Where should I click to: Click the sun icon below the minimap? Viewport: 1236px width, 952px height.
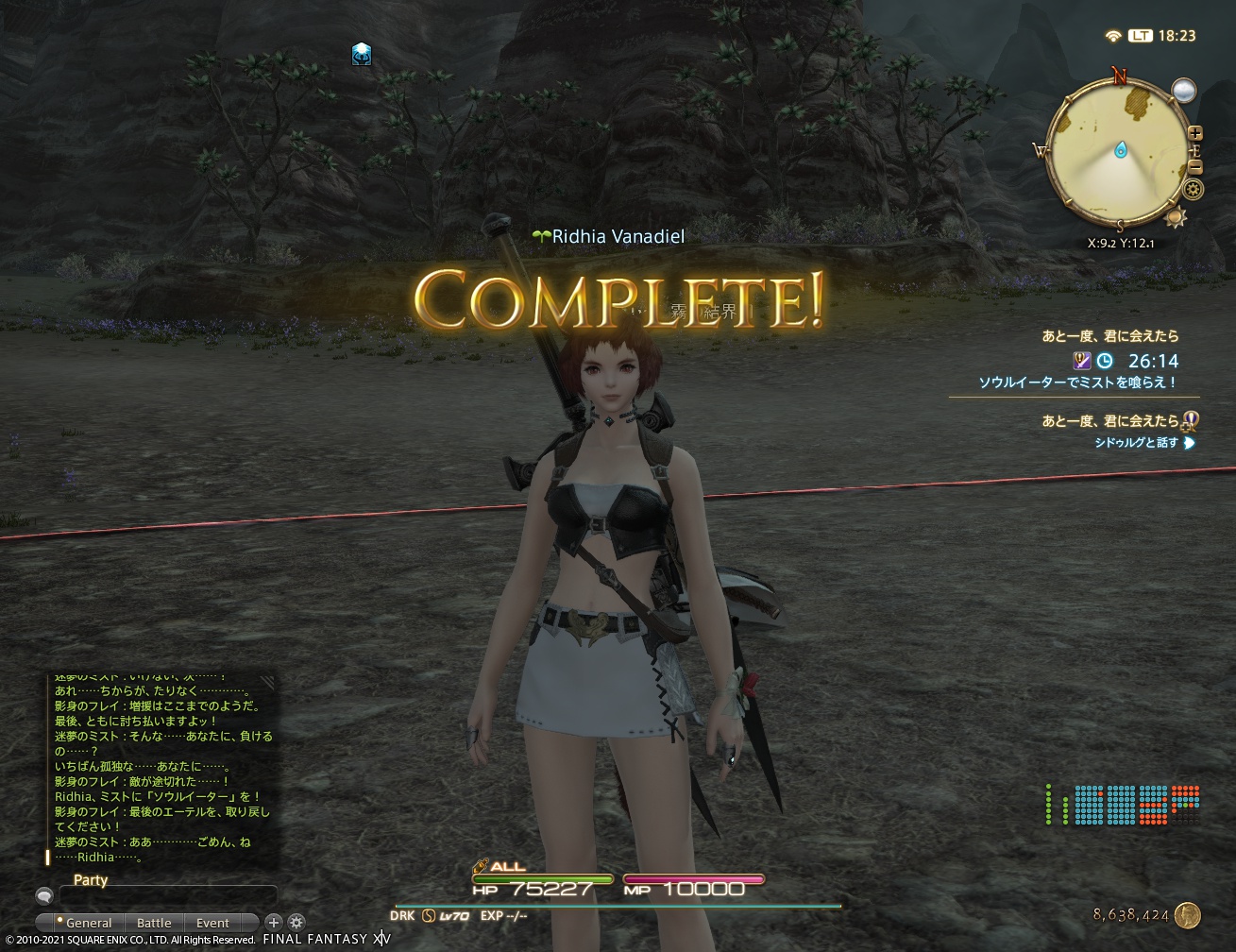click(x=1177, y=217)
